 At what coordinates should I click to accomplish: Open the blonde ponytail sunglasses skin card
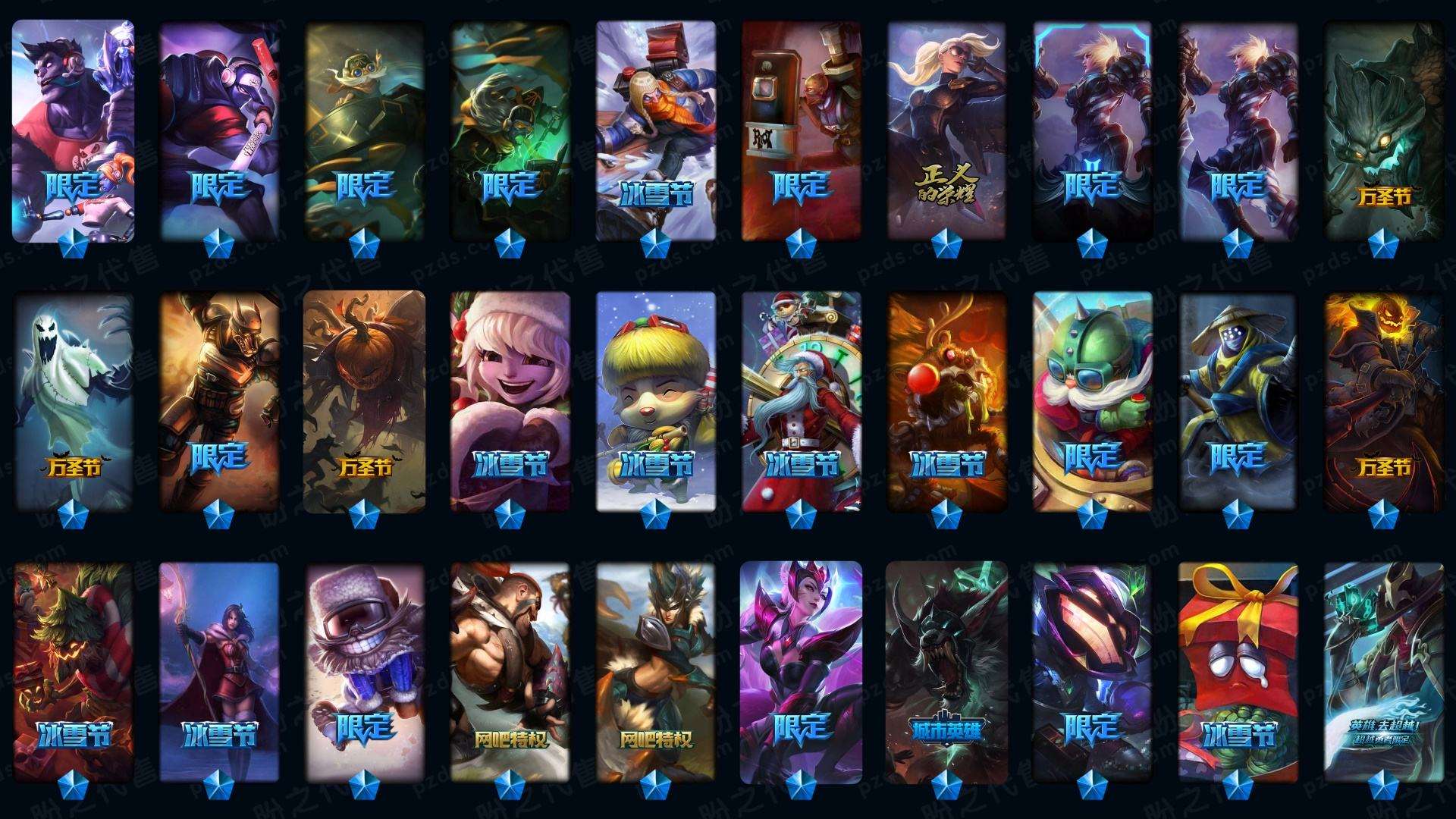(x=947, y=130)
